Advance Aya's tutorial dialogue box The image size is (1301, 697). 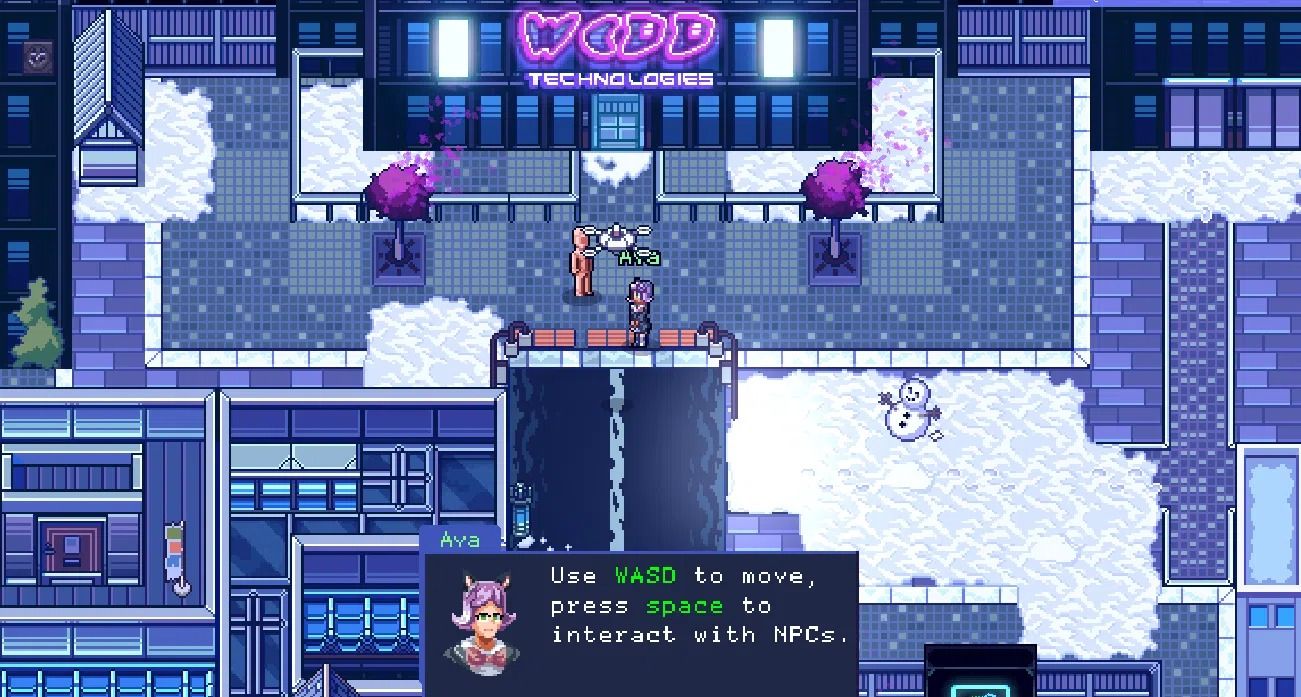pyautogui.click(x=699, y=605)
